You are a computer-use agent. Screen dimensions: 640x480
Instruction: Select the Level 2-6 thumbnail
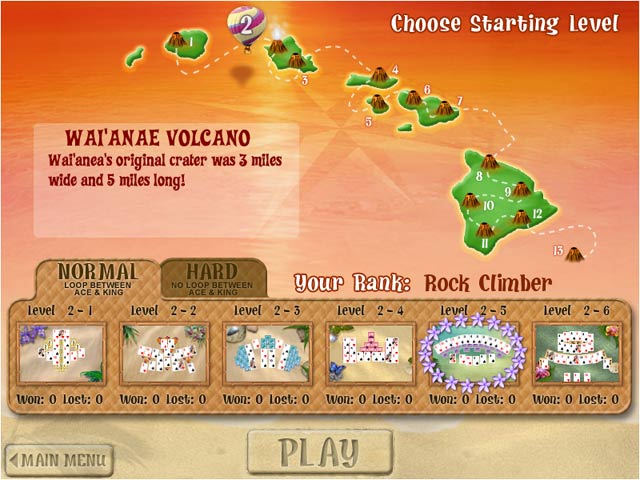(578, 352)
